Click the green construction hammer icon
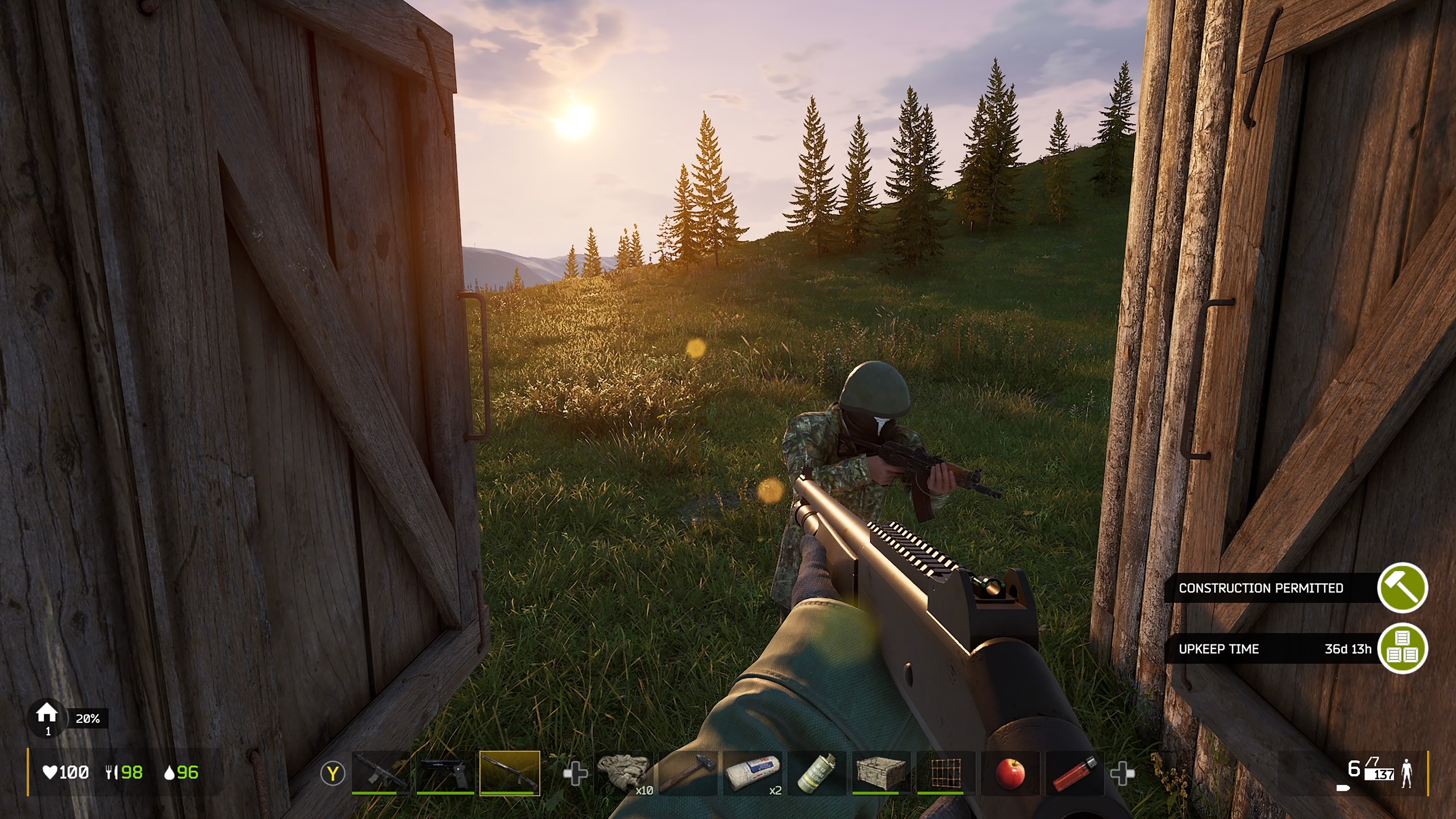The width and height of the screenshot is (1456, 819). (1402, 588)
